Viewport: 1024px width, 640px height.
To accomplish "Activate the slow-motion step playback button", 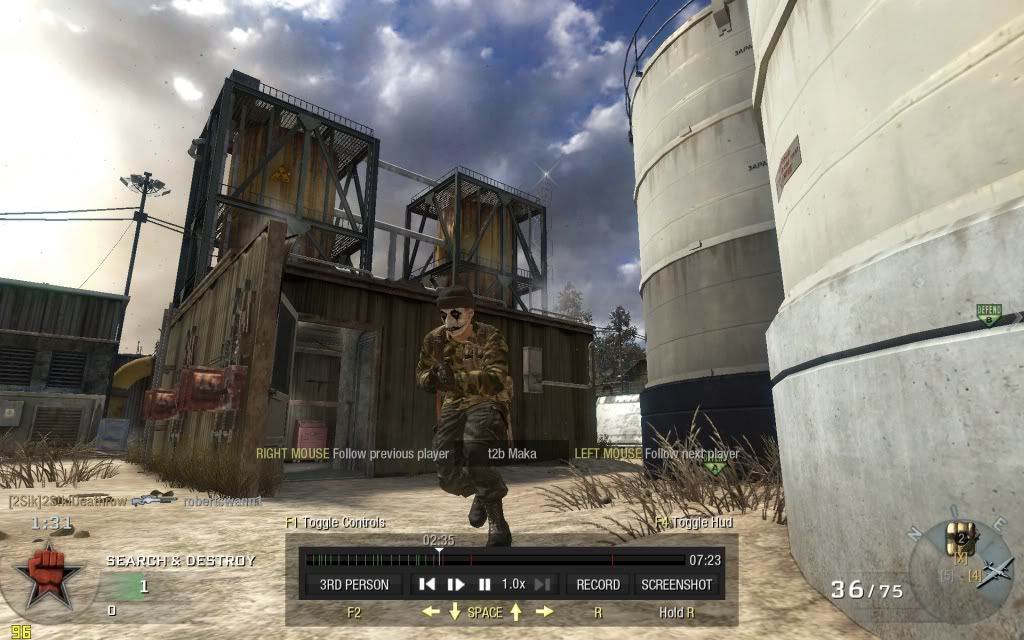I will point(456,584).
